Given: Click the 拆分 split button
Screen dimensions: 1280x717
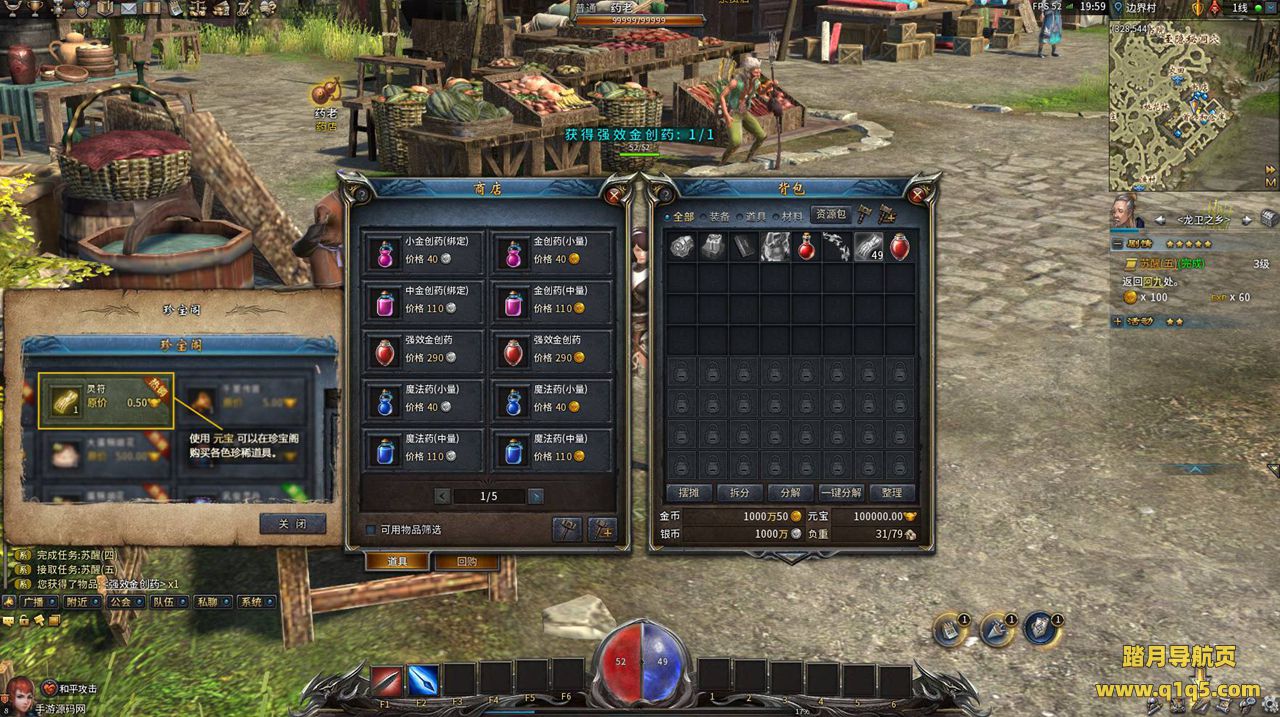Looking at the screenshot, I should coord(739,493).
